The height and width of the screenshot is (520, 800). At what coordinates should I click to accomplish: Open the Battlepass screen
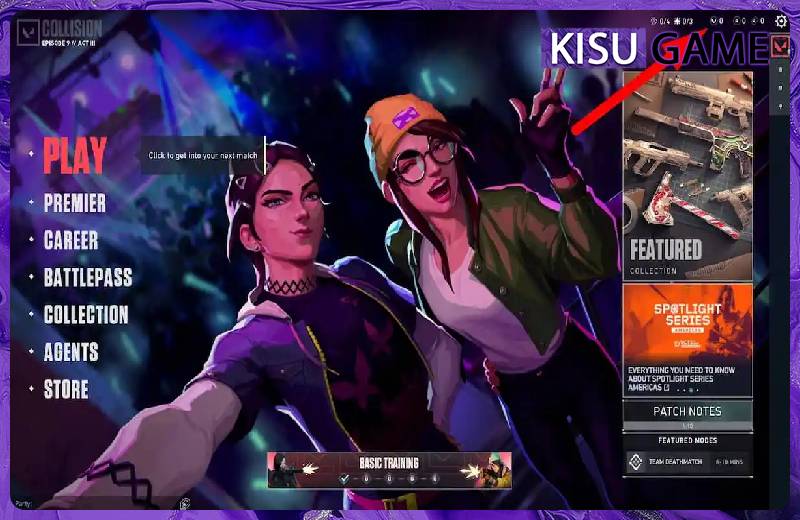click(x=88, y=278)
